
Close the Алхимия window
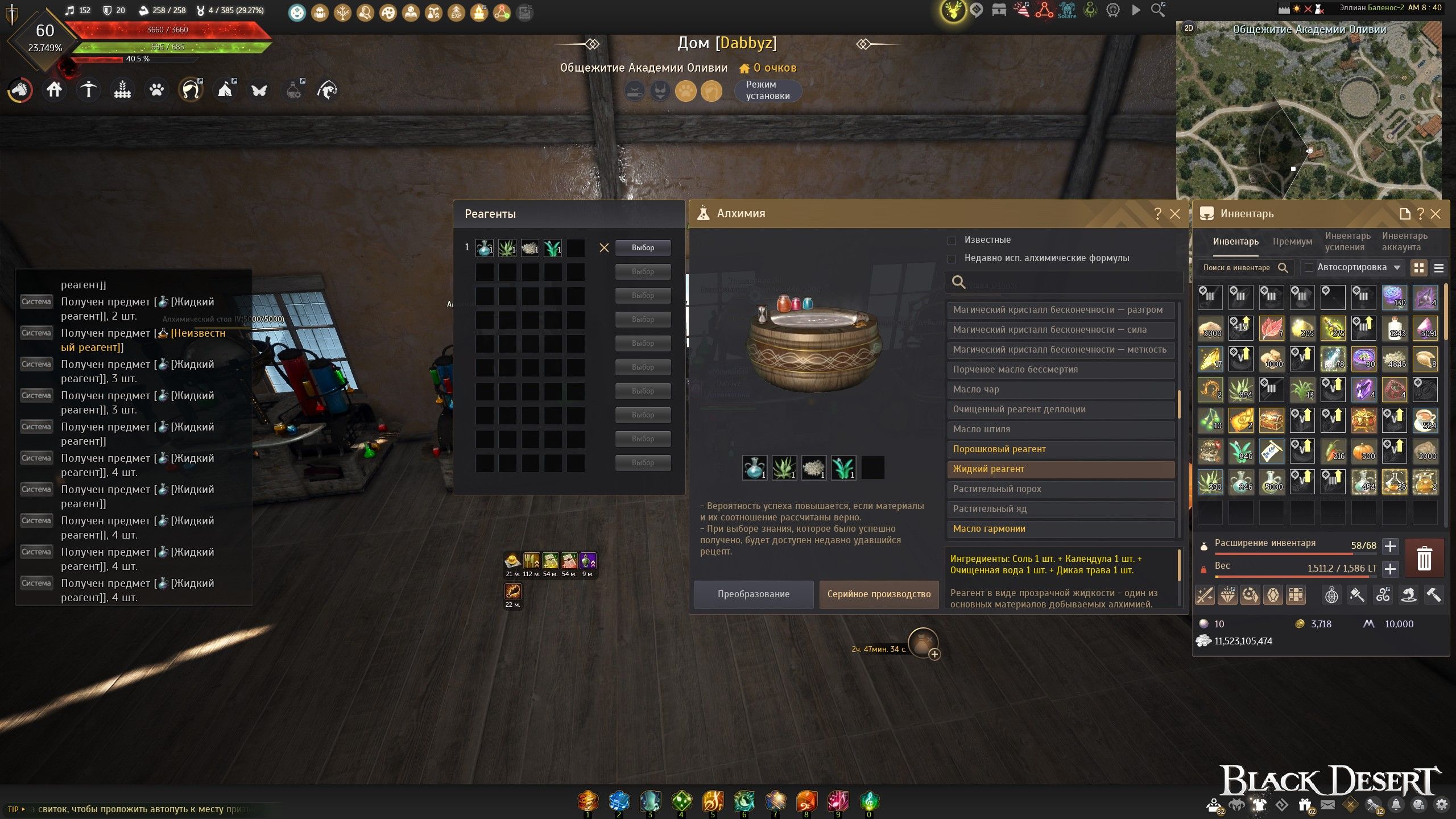click(1175, 214)
